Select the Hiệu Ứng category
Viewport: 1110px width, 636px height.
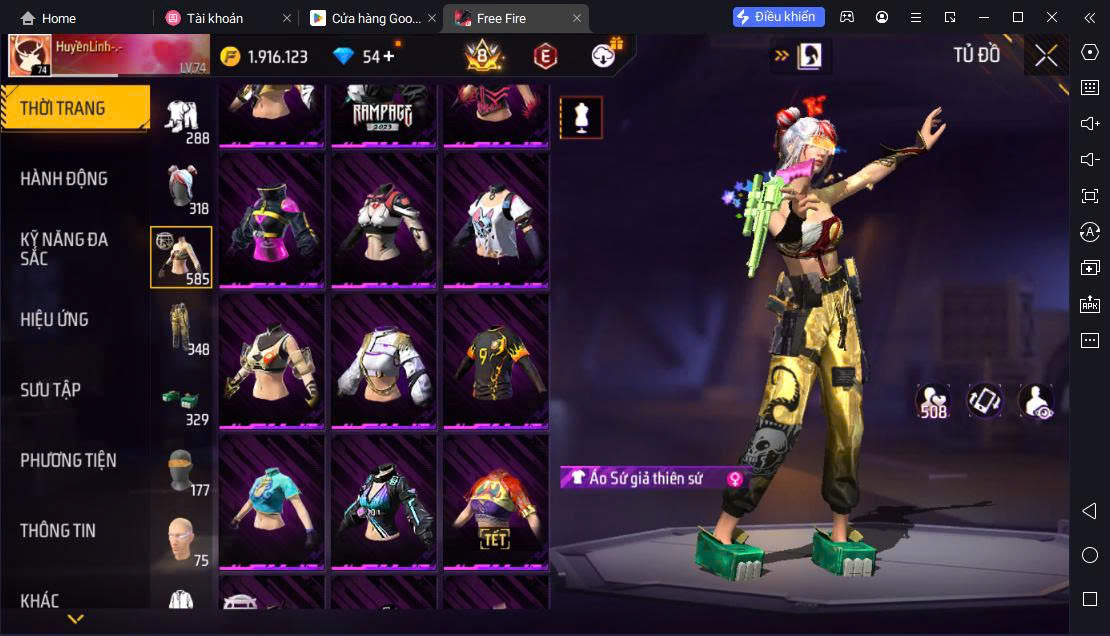(x=55, y=320)
